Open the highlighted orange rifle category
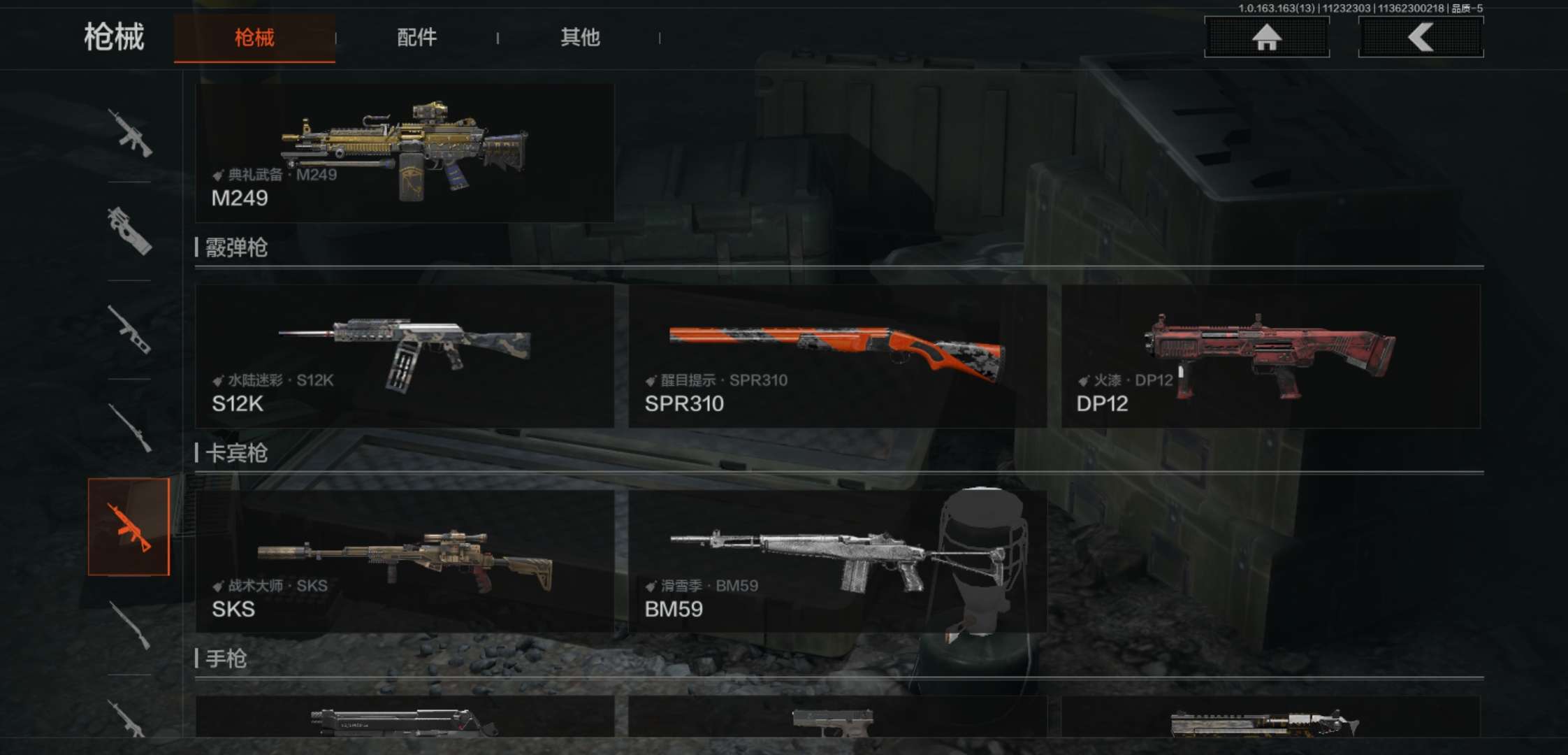Image resolution: width=1568 pixels, height=755 pixels. pos(129,527)
